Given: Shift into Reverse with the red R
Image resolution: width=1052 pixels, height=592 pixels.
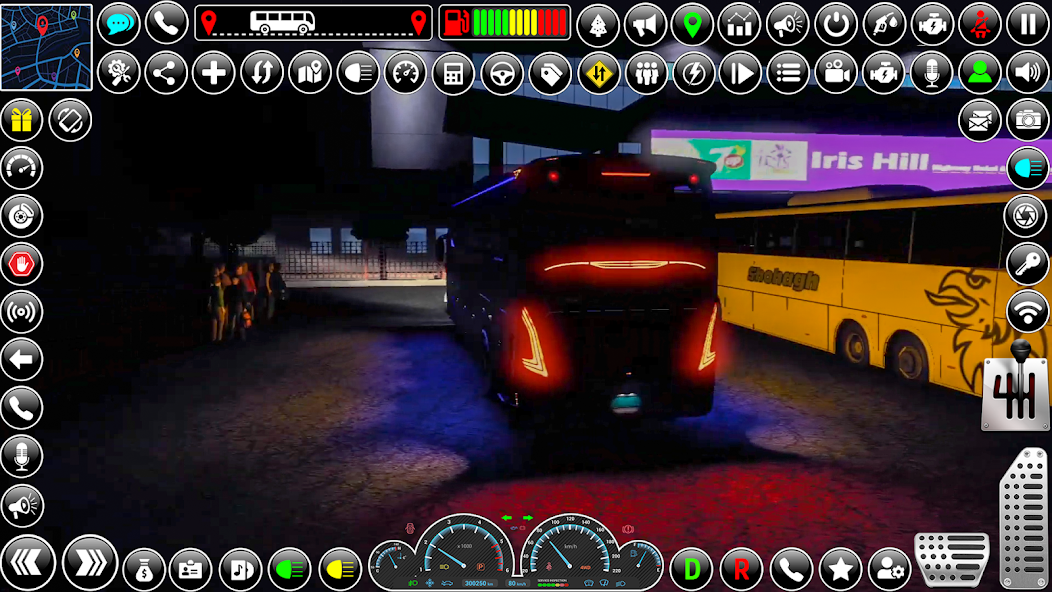Looking at the screenshot, I should click(x=741, y=569).
